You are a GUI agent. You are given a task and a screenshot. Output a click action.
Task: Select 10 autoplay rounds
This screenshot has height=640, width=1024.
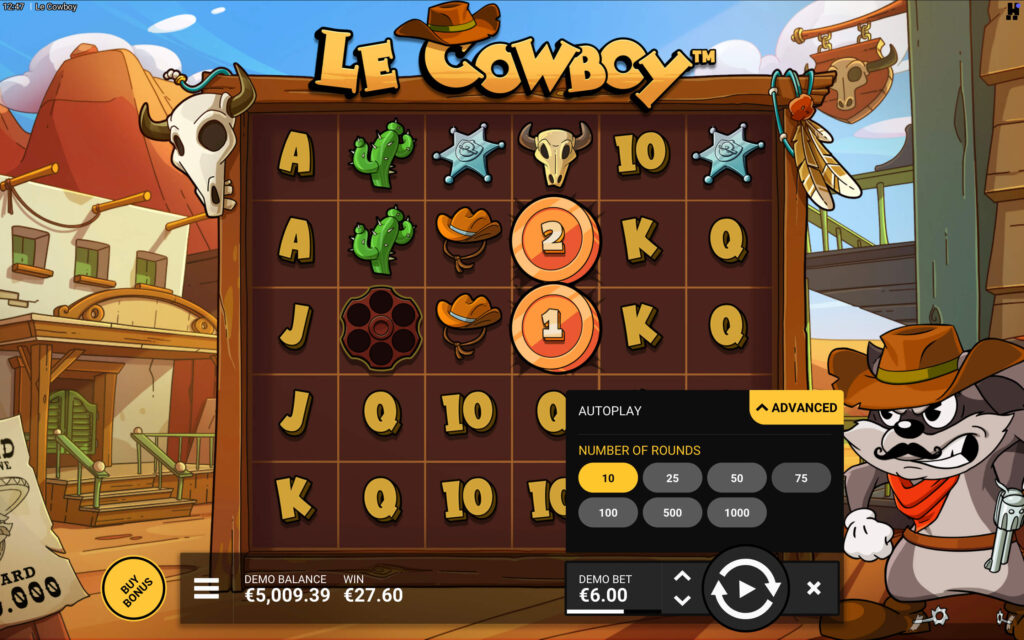tap(608, 478)
